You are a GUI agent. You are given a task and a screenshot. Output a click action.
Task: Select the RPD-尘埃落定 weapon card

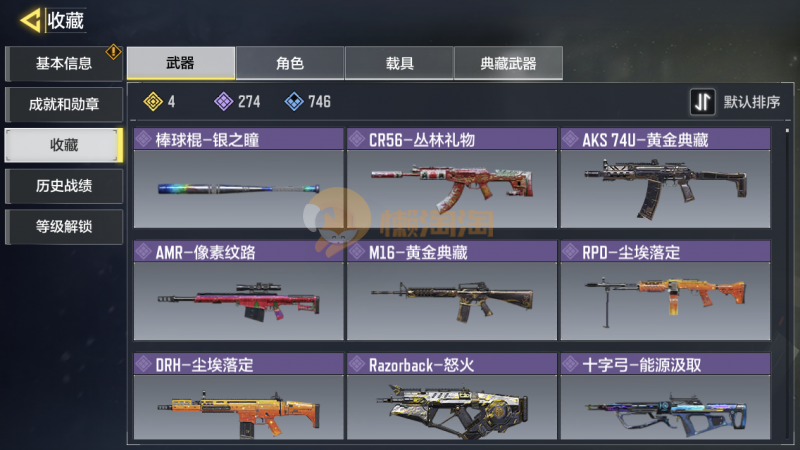pos(665,291)
